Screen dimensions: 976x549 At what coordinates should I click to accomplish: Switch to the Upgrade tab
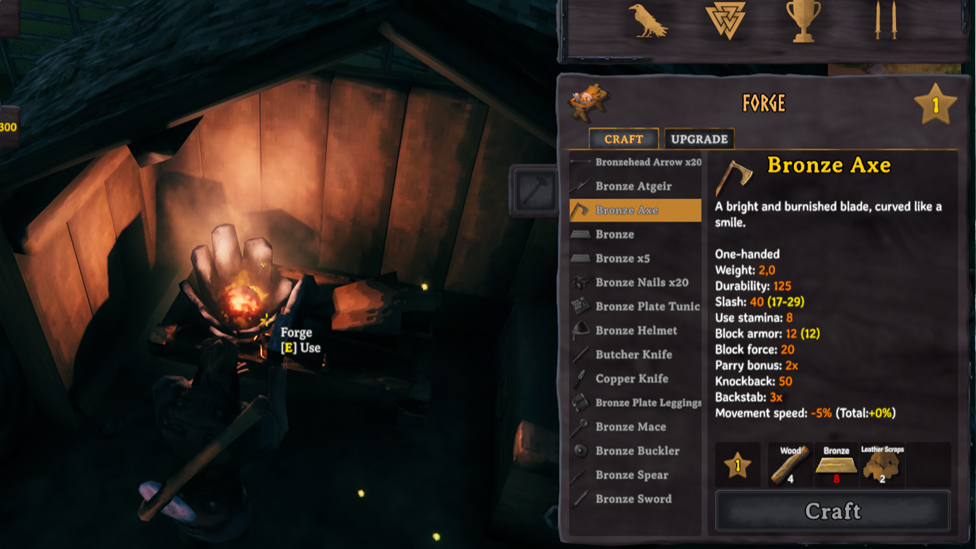700,139
